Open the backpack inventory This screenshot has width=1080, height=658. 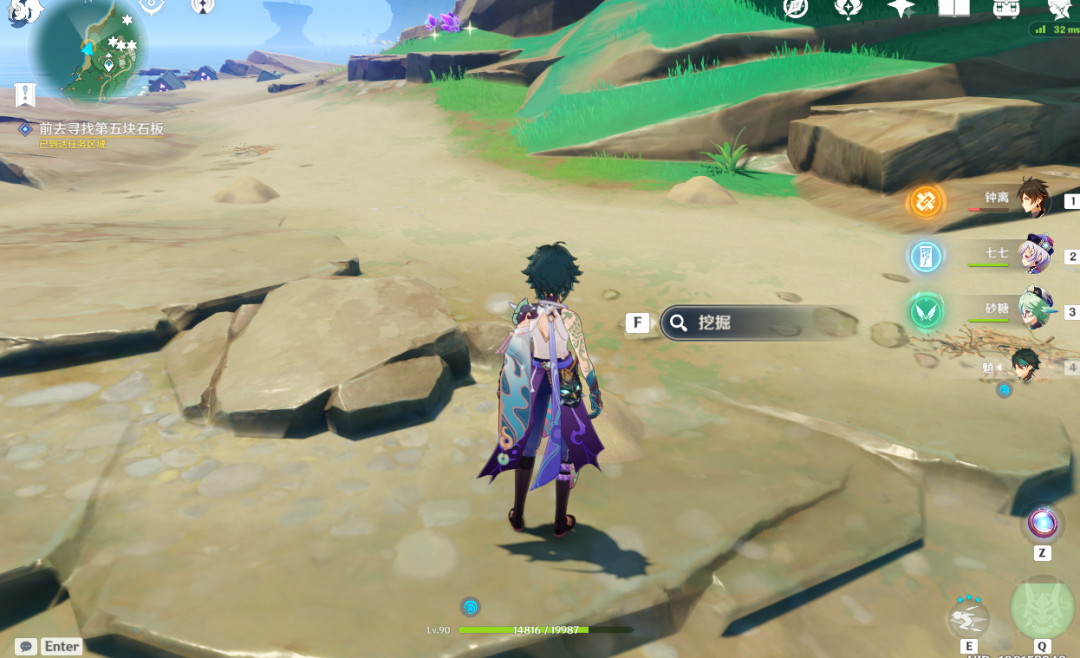pos(1005,8)
